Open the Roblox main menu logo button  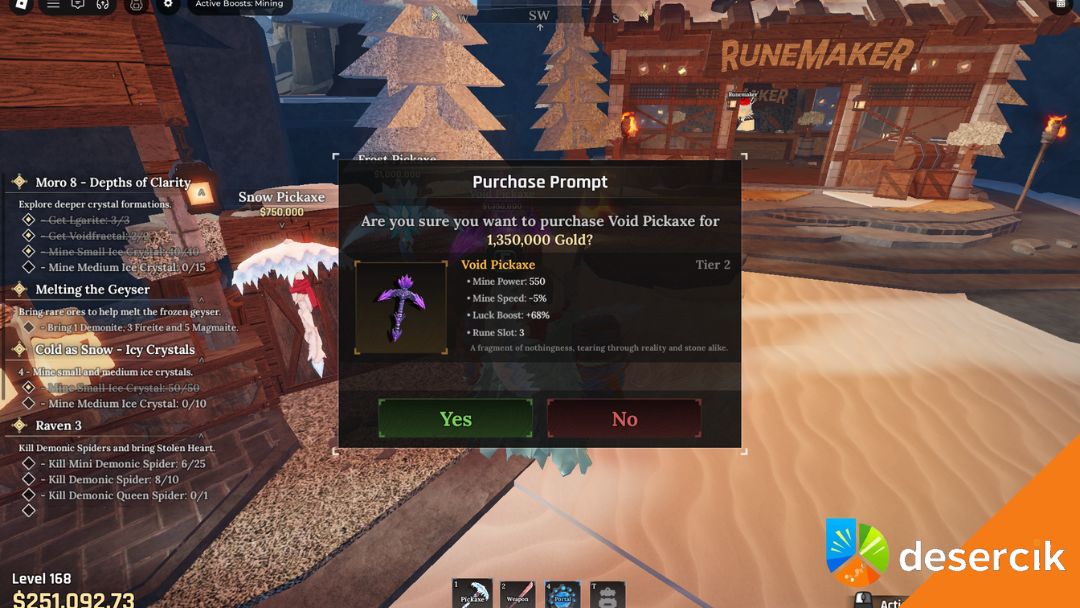click(20, 5)
